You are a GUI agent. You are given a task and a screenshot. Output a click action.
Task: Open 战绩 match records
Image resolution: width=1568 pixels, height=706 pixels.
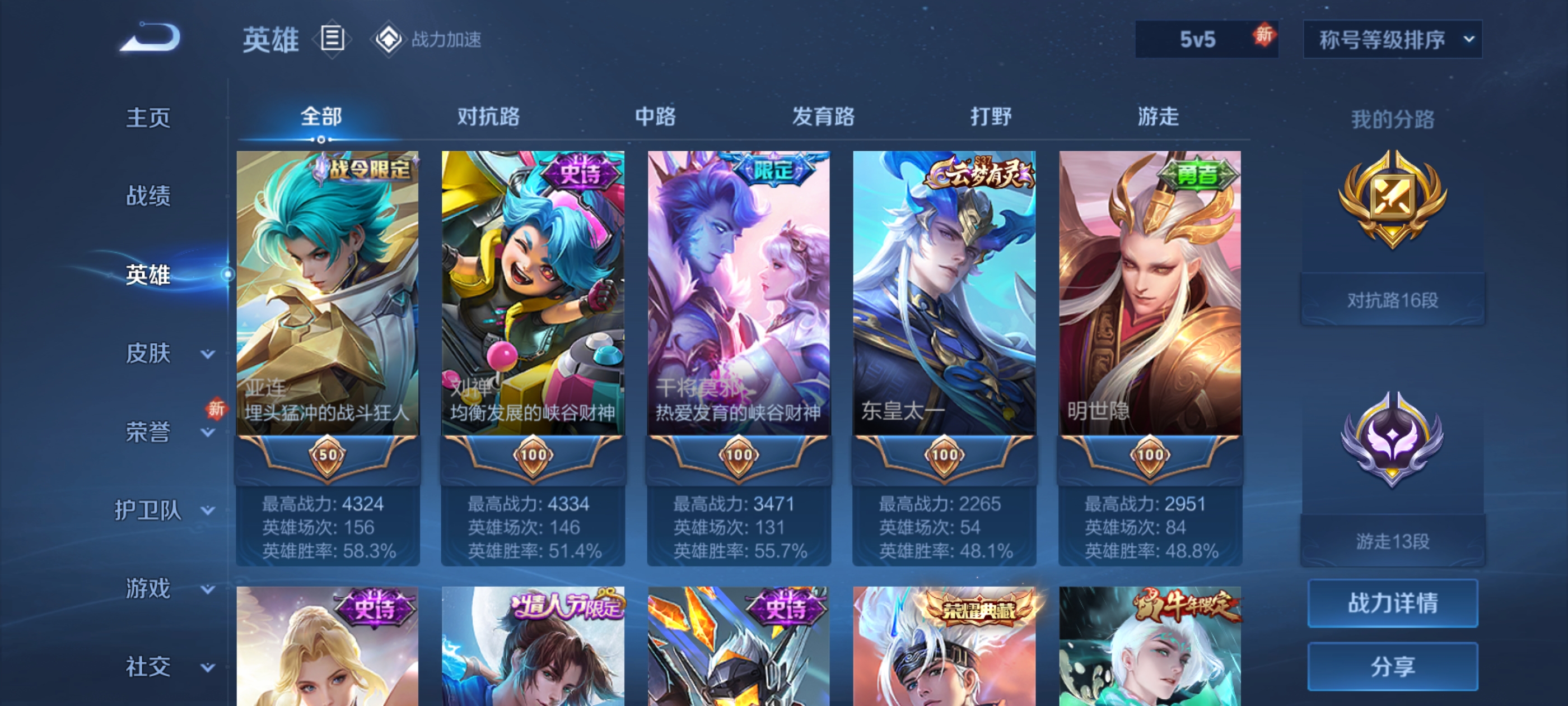148,196
